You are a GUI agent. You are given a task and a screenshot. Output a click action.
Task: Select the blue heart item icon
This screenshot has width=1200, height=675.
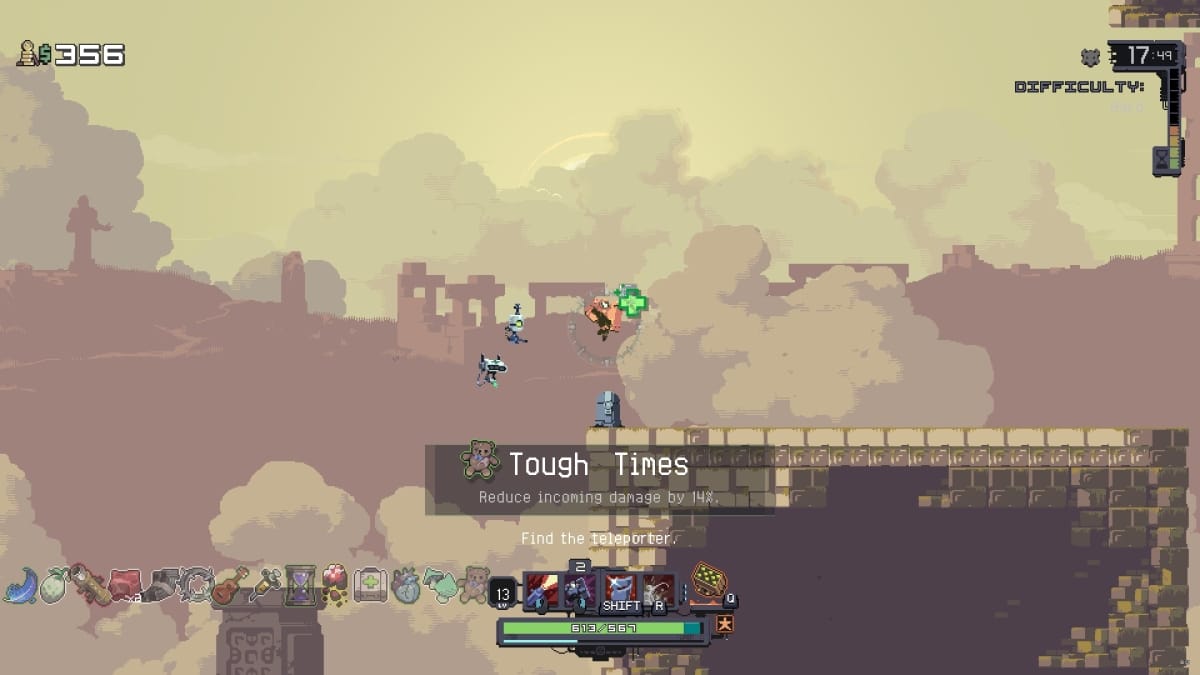point(404,587)
